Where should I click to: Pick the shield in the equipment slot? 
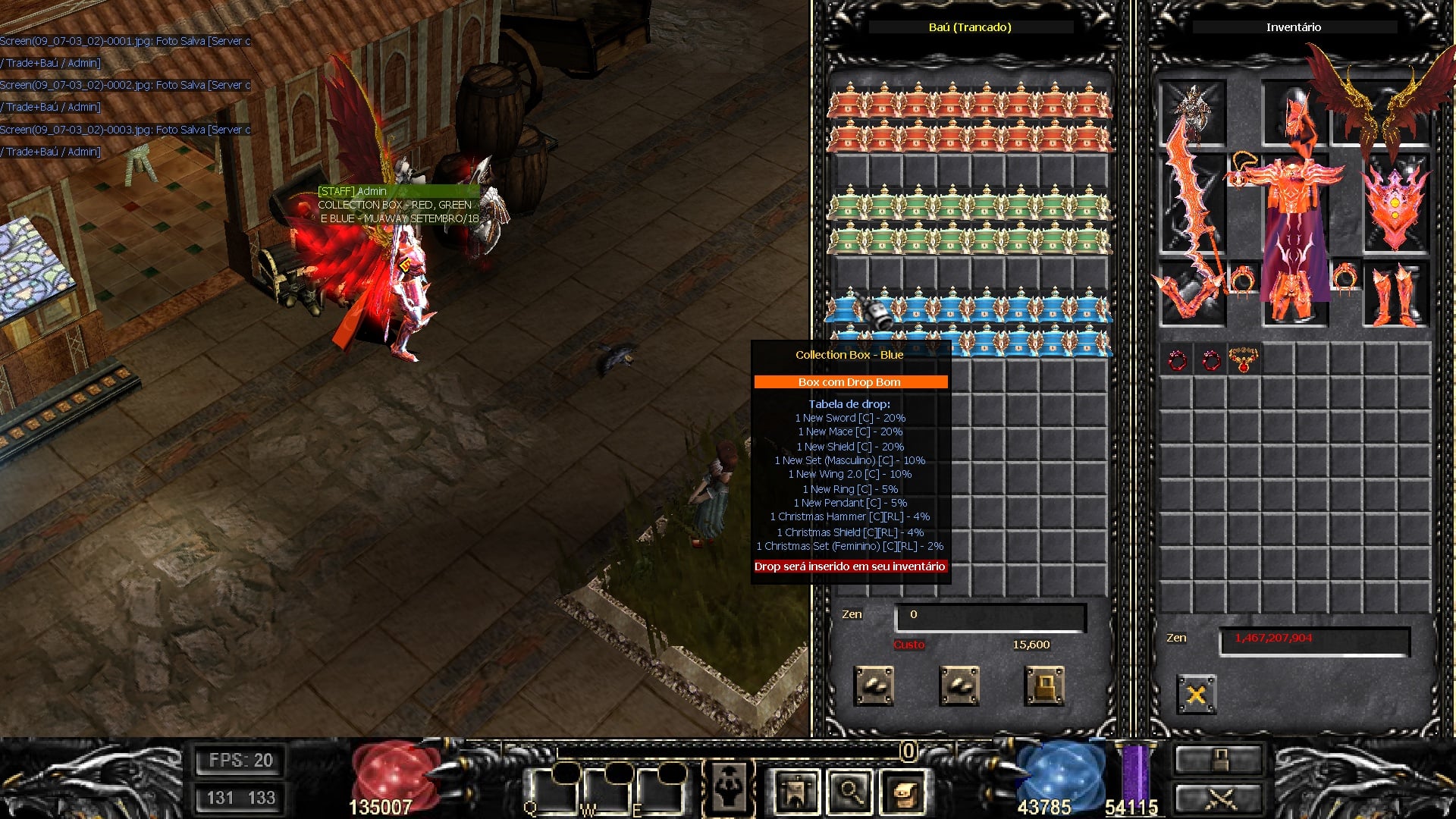1396,203
